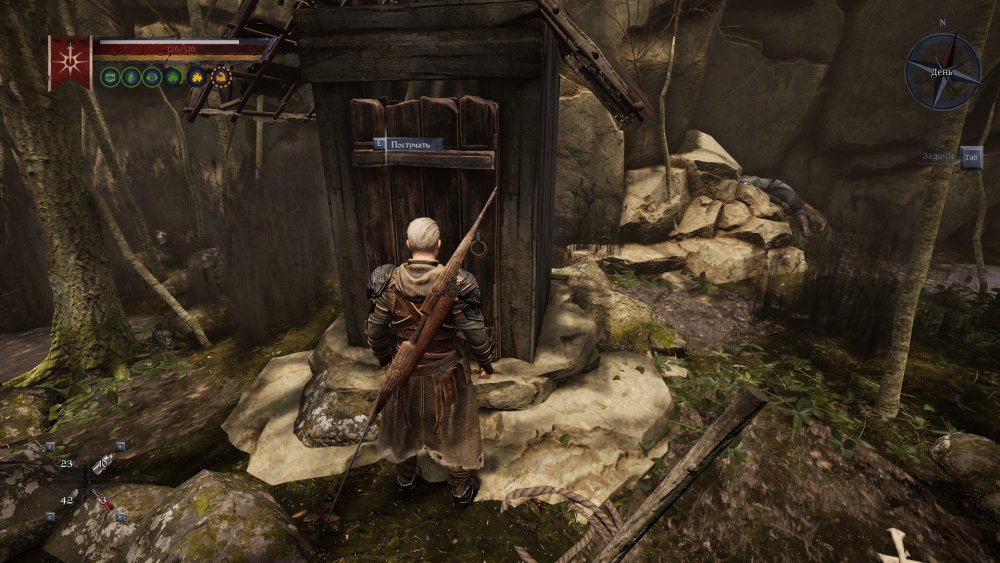Click the red faction banner emblem
This screenshot has width=1000, height=563.
(x=70, y=62)
